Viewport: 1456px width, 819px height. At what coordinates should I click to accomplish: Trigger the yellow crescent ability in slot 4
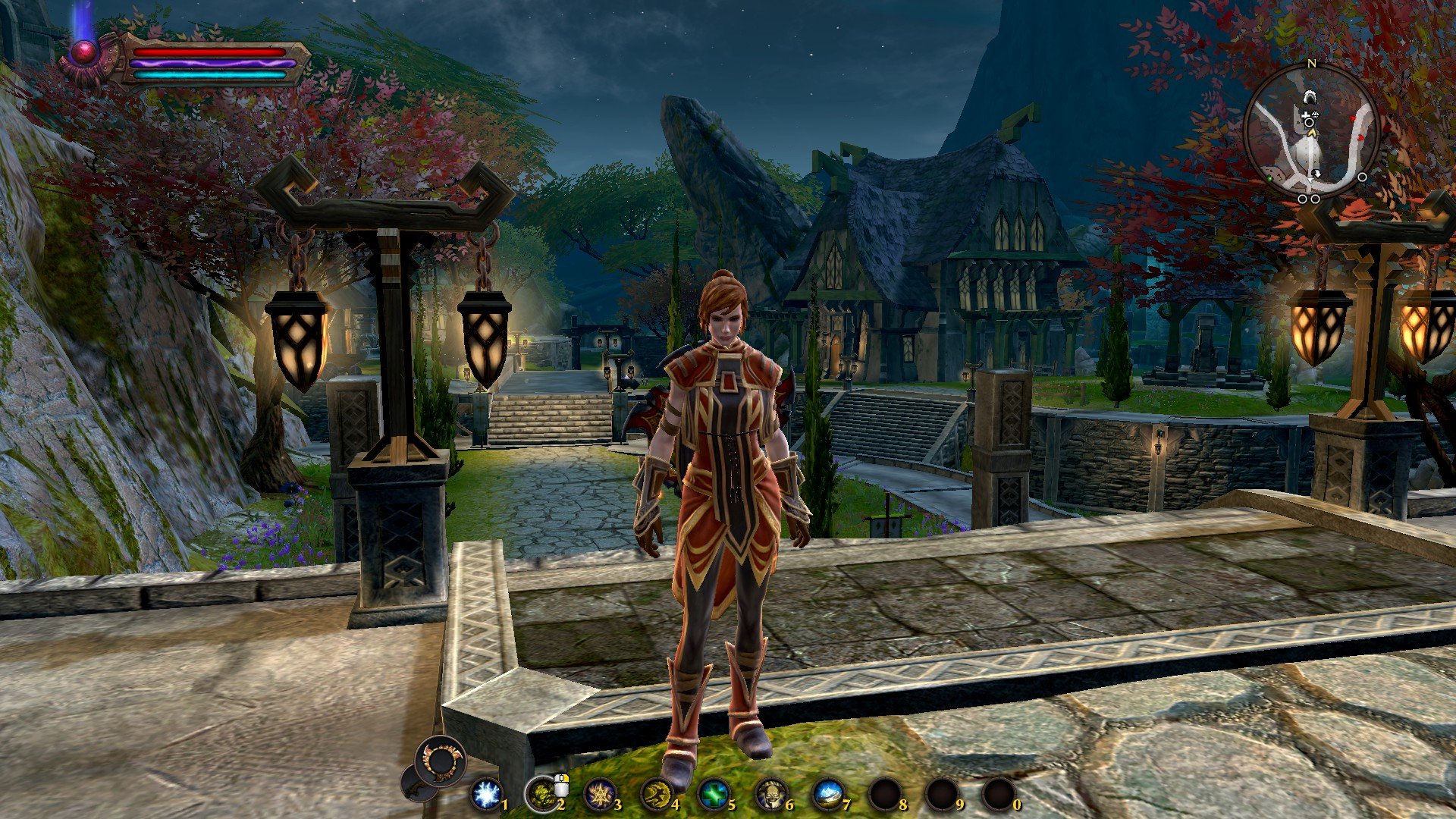[655, 795]
